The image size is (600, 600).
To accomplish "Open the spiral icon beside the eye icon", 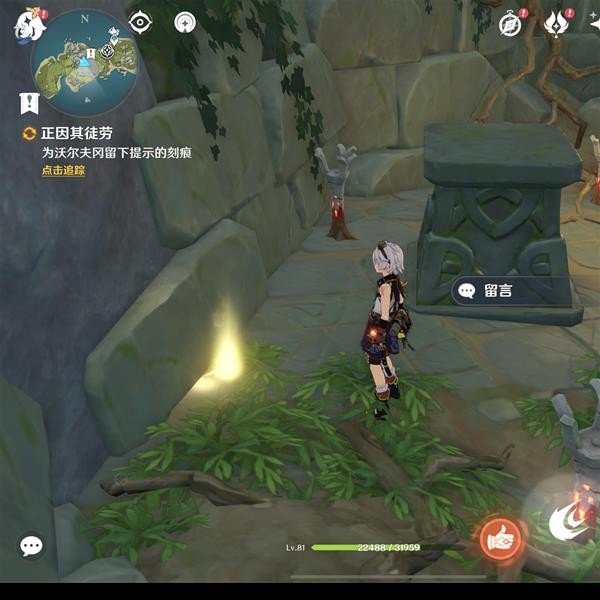I will point(185,22).
